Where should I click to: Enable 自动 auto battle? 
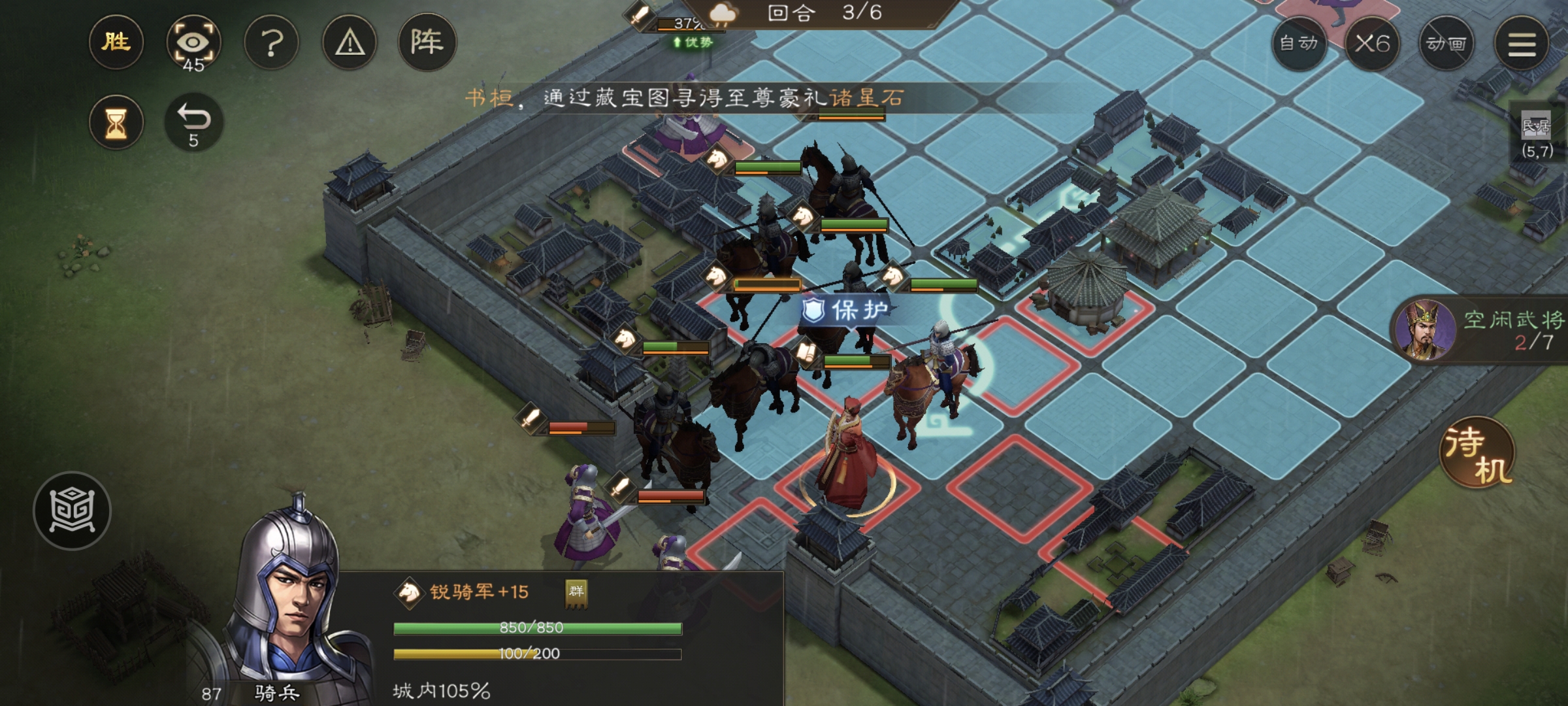[x=1298, y=44]
